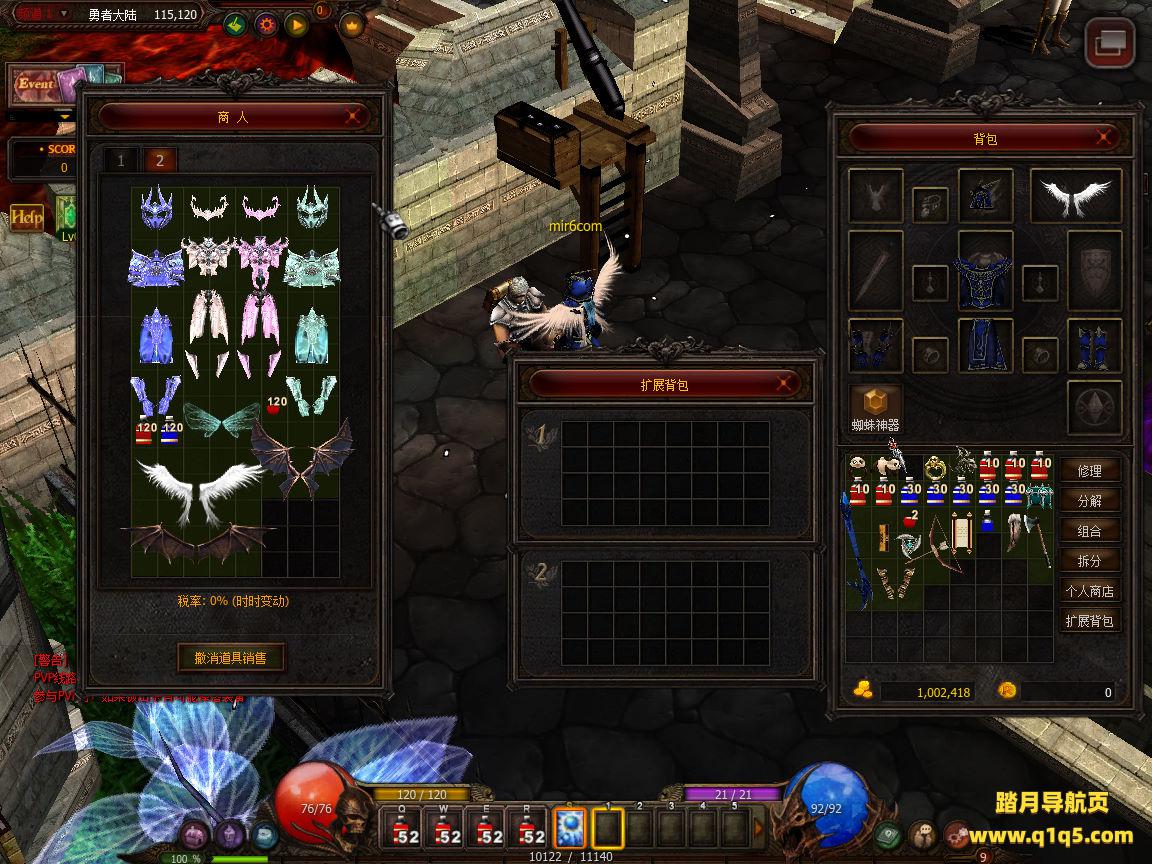Open the 个人商店 personal shop
1152x864 pixels.
point(1089,591)
